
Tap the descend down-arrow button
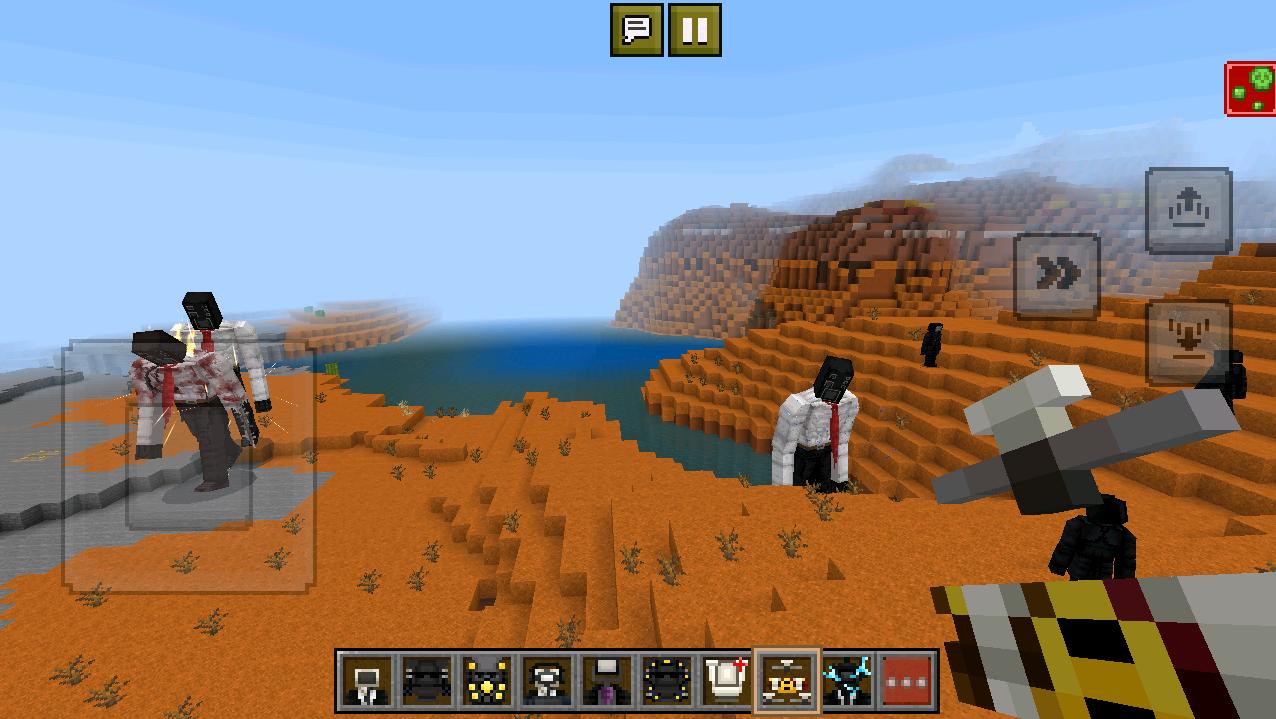click(1188, 341)
